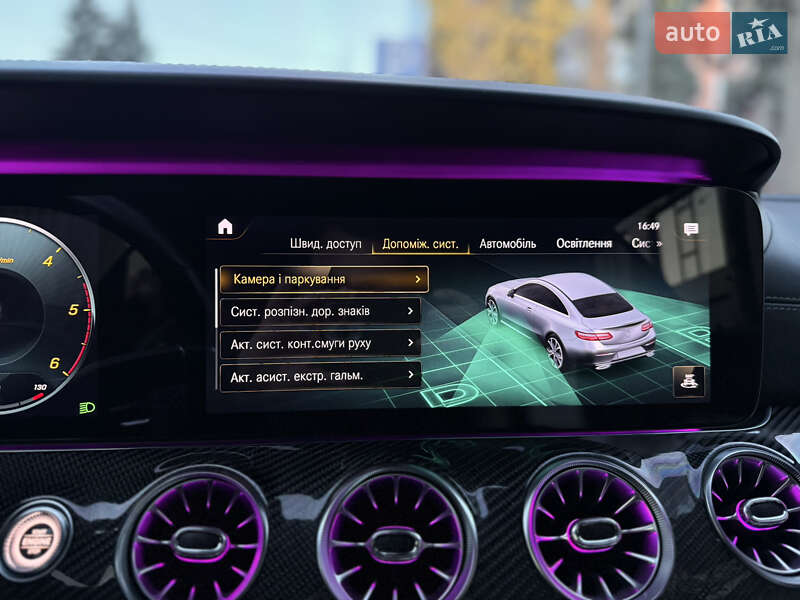Image resolution: width=800 pixels, height=600 pixels.
Task: Open the messages speech-bubble icon
Action: coord(691,230)
